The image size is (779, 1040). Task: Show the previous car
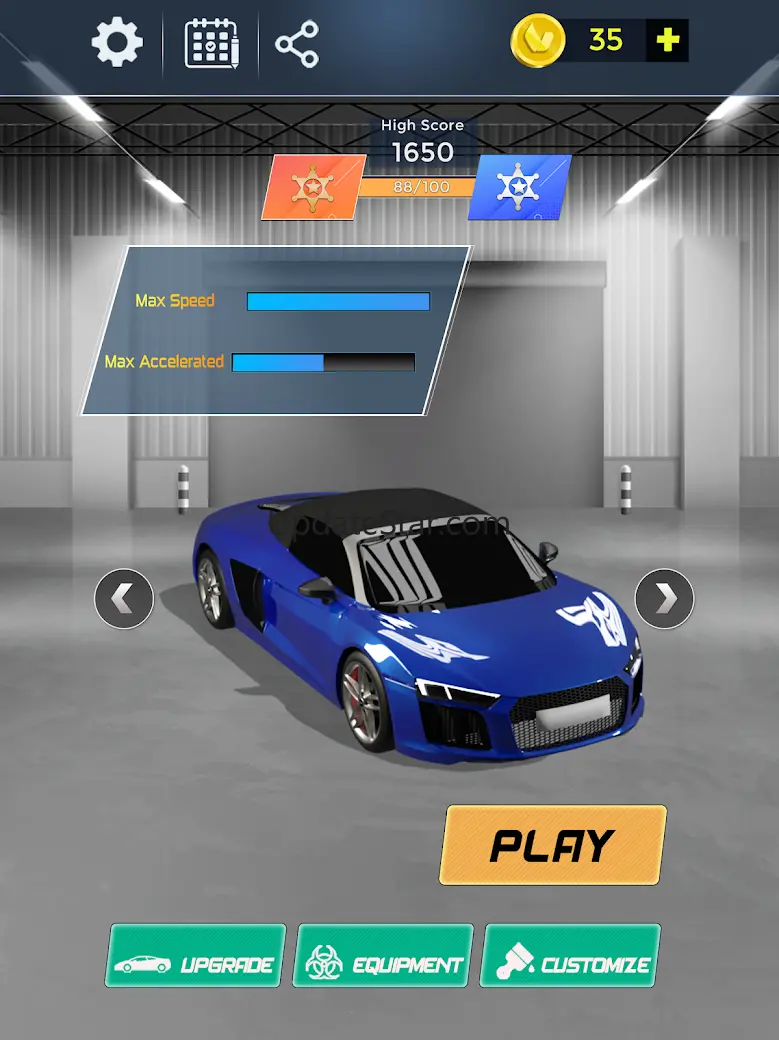point(124,599)
